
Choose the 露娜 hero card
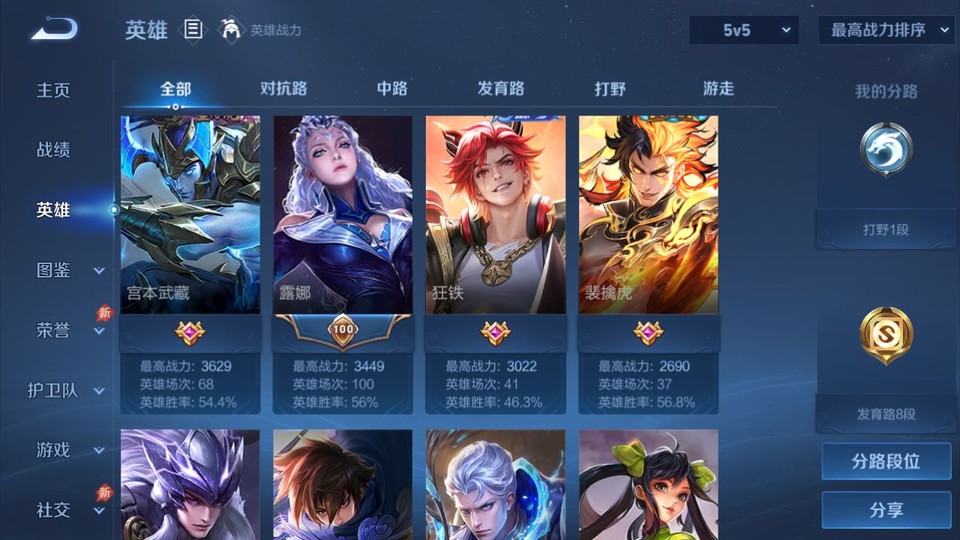pos(343,215)
